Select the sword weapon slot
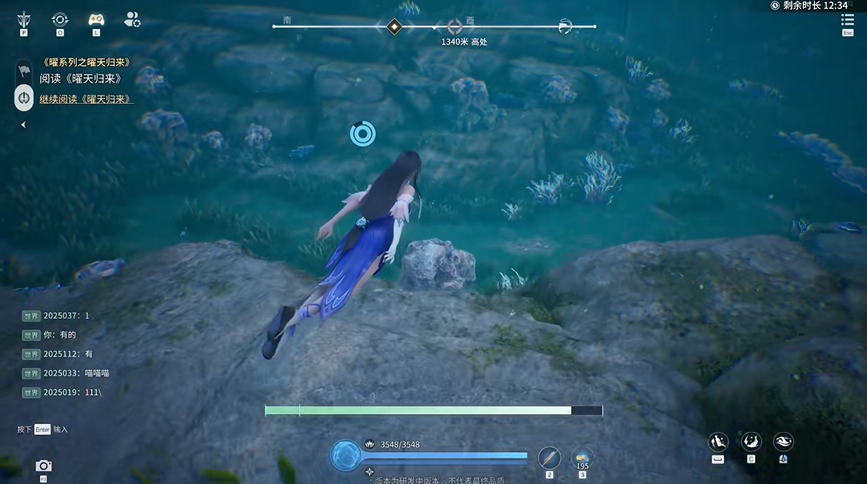The height and width of the screenshot is (484, 867). point(548,456)
